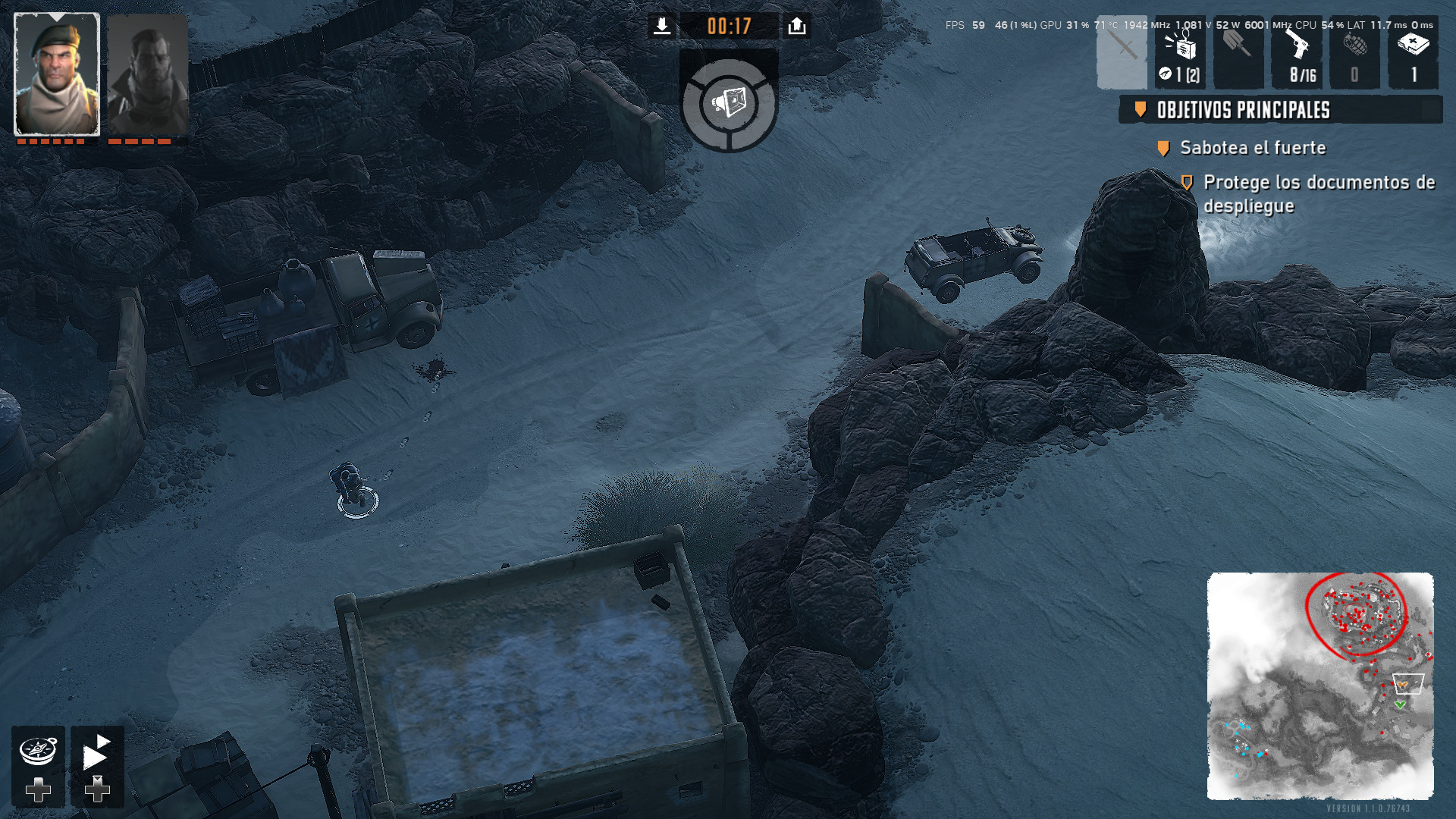Click the compass button
The width and height of the screenshot is (1456, 819).
(x=38, y=752)
